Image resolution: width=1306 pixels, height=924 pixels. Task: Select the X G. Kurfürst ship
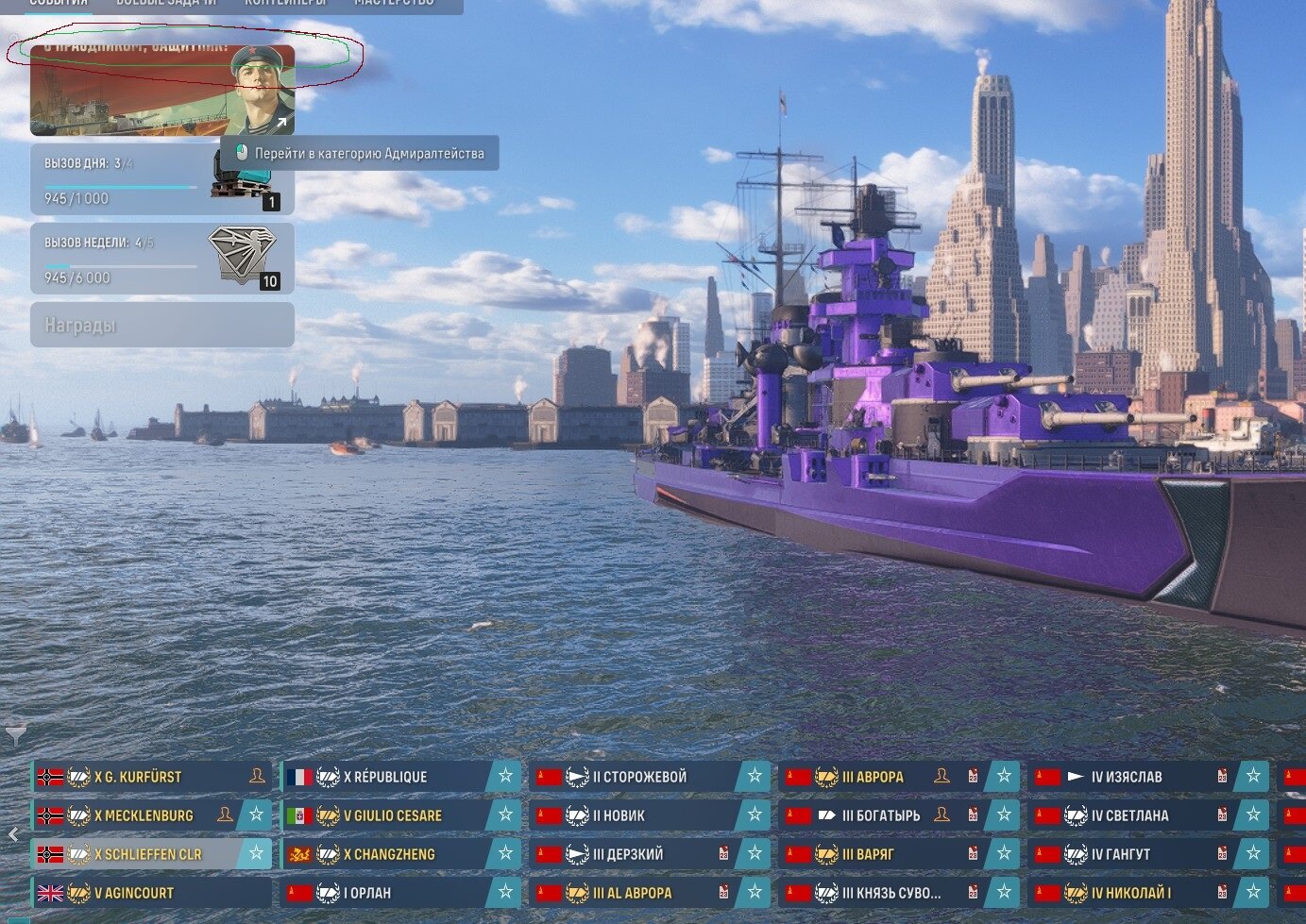[x=142, y=777]
